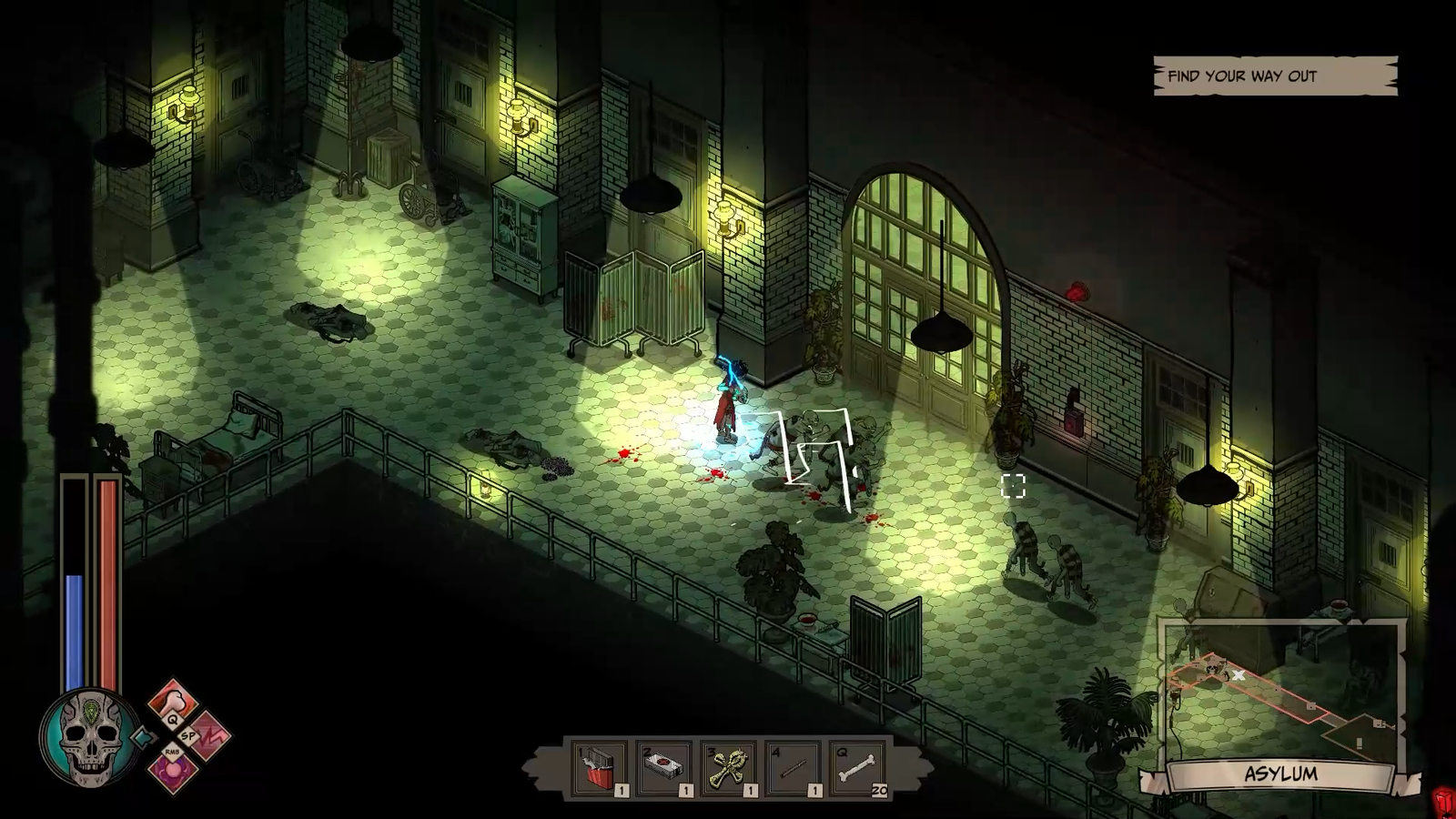Activate the purple orb ability icon

click(172, 769)
